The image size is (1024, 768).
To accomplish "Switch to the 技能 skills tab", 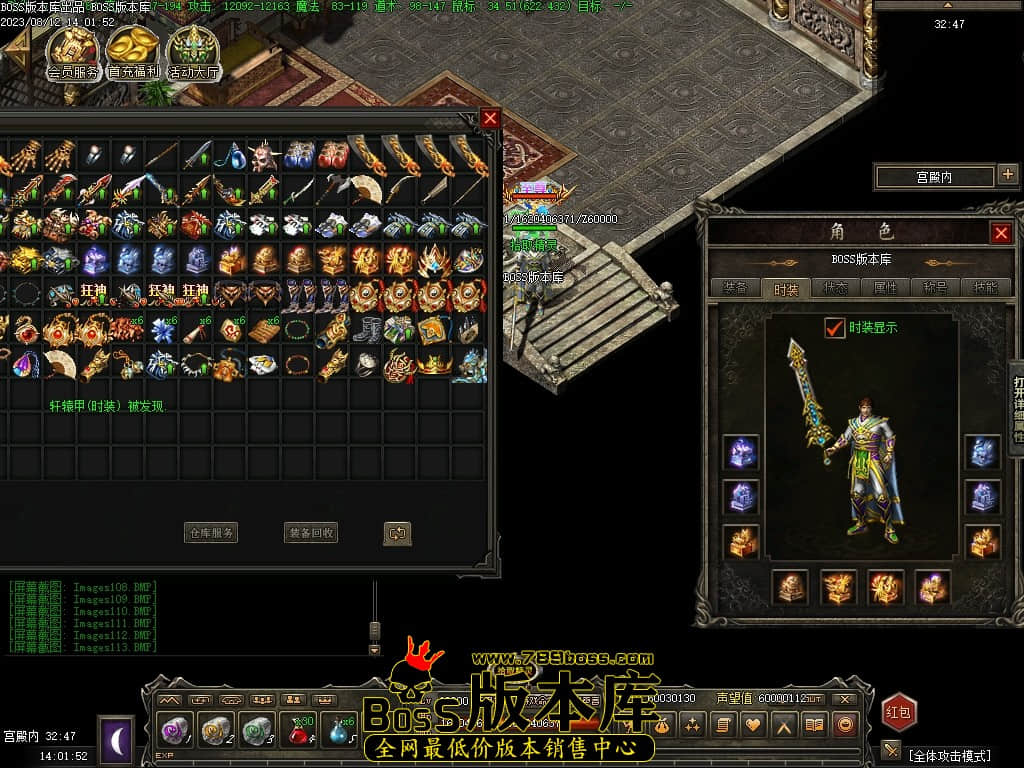I will pyautogui.click(x=984, y=288).
